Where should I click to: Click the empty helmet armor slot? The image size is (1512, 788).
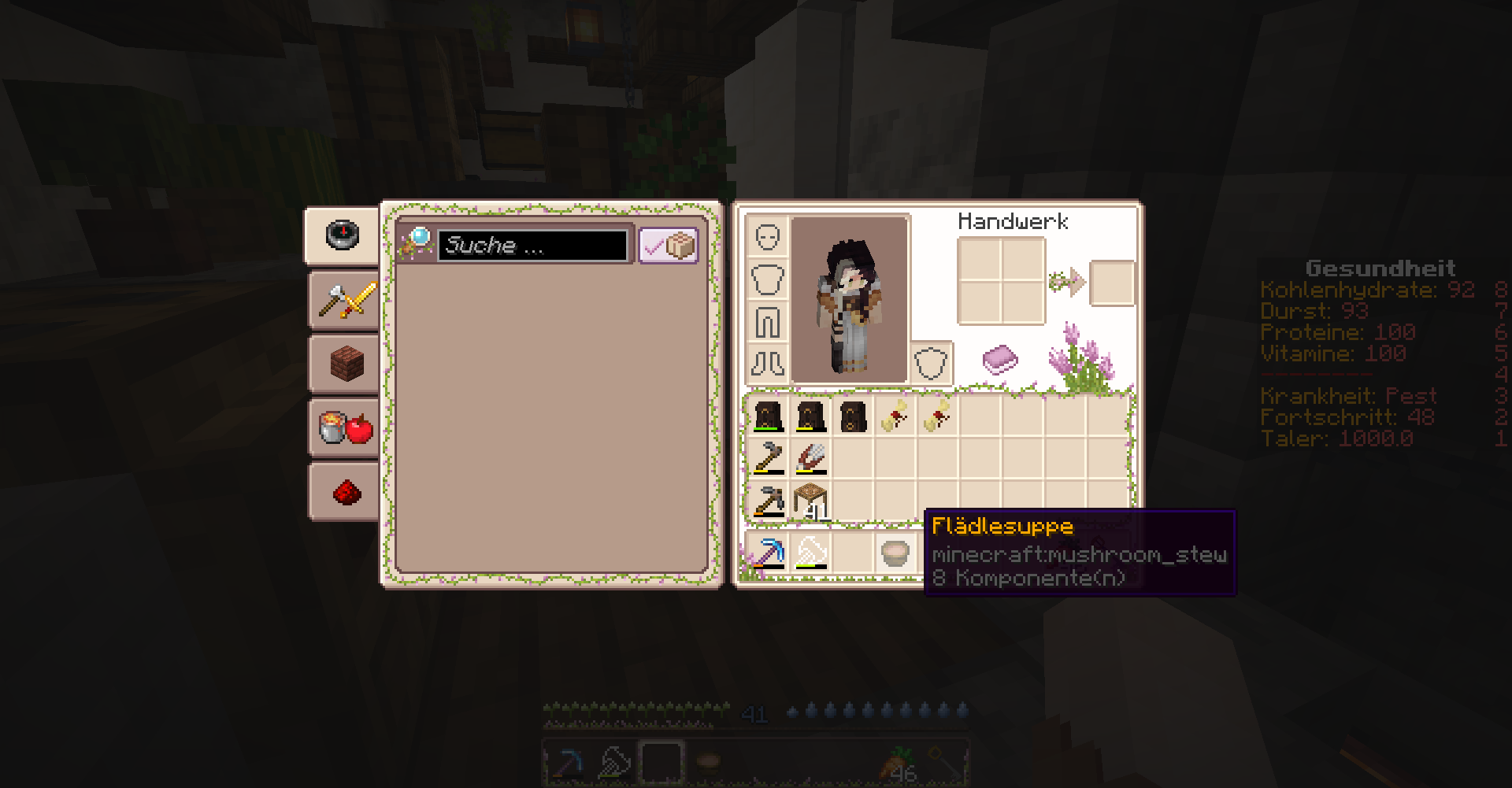[767, 236]
